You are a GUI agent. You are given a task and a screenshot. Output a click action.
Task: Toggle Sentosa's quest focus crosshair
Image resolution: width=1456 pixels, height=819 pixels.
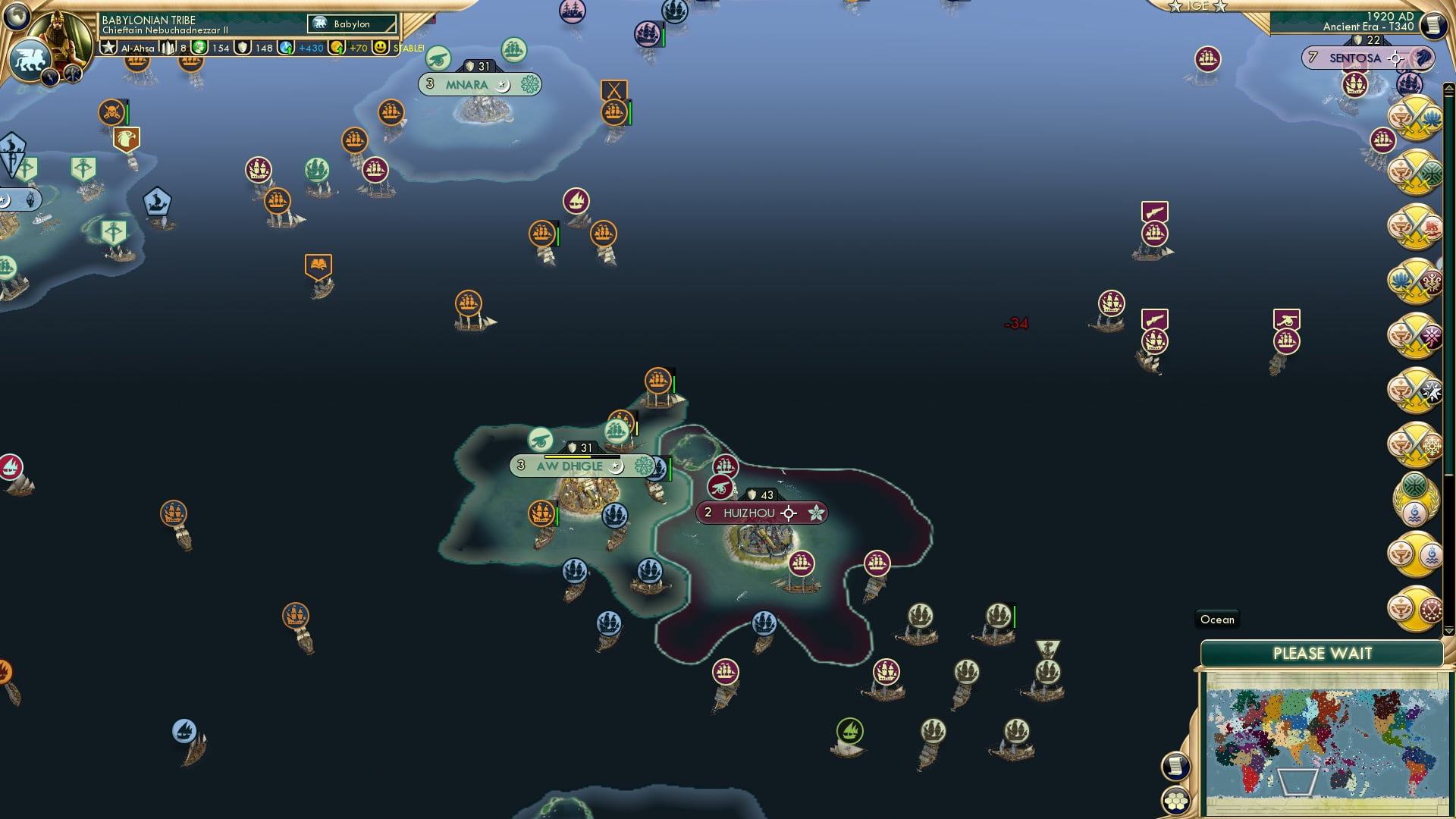tap(1395, 58)
